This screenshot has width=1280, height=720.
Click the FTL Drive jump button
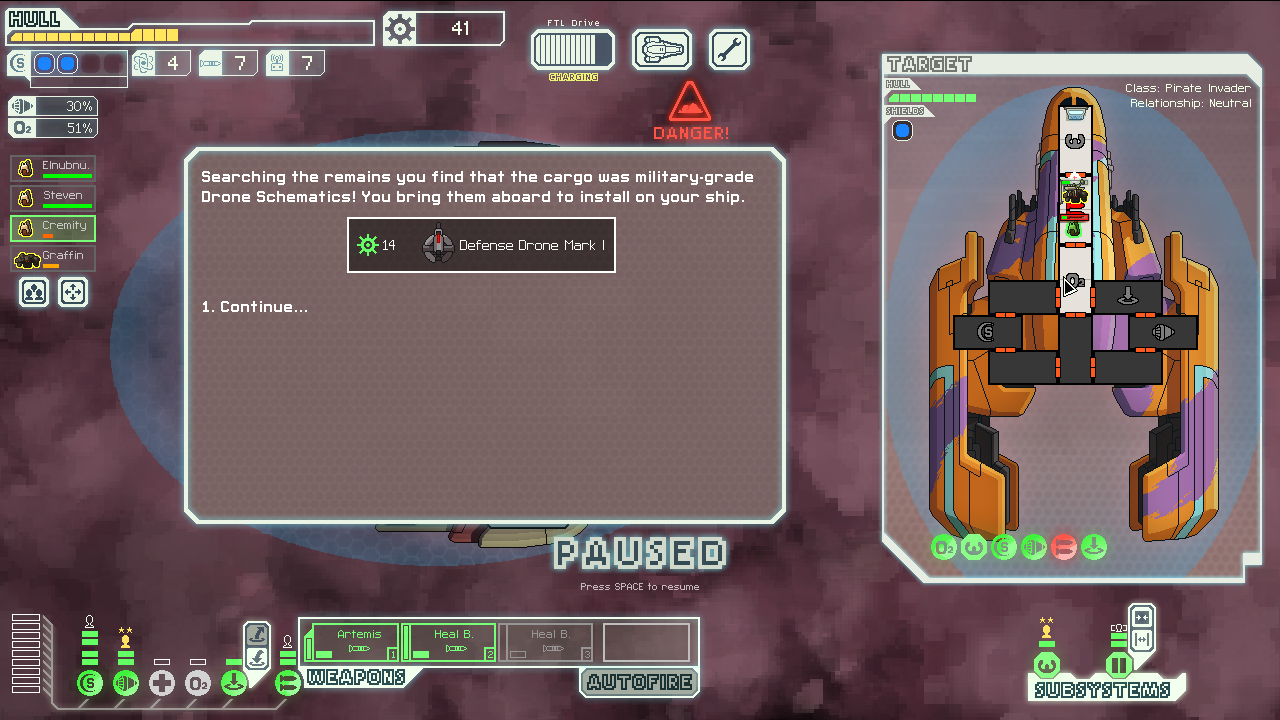[572, 49]
